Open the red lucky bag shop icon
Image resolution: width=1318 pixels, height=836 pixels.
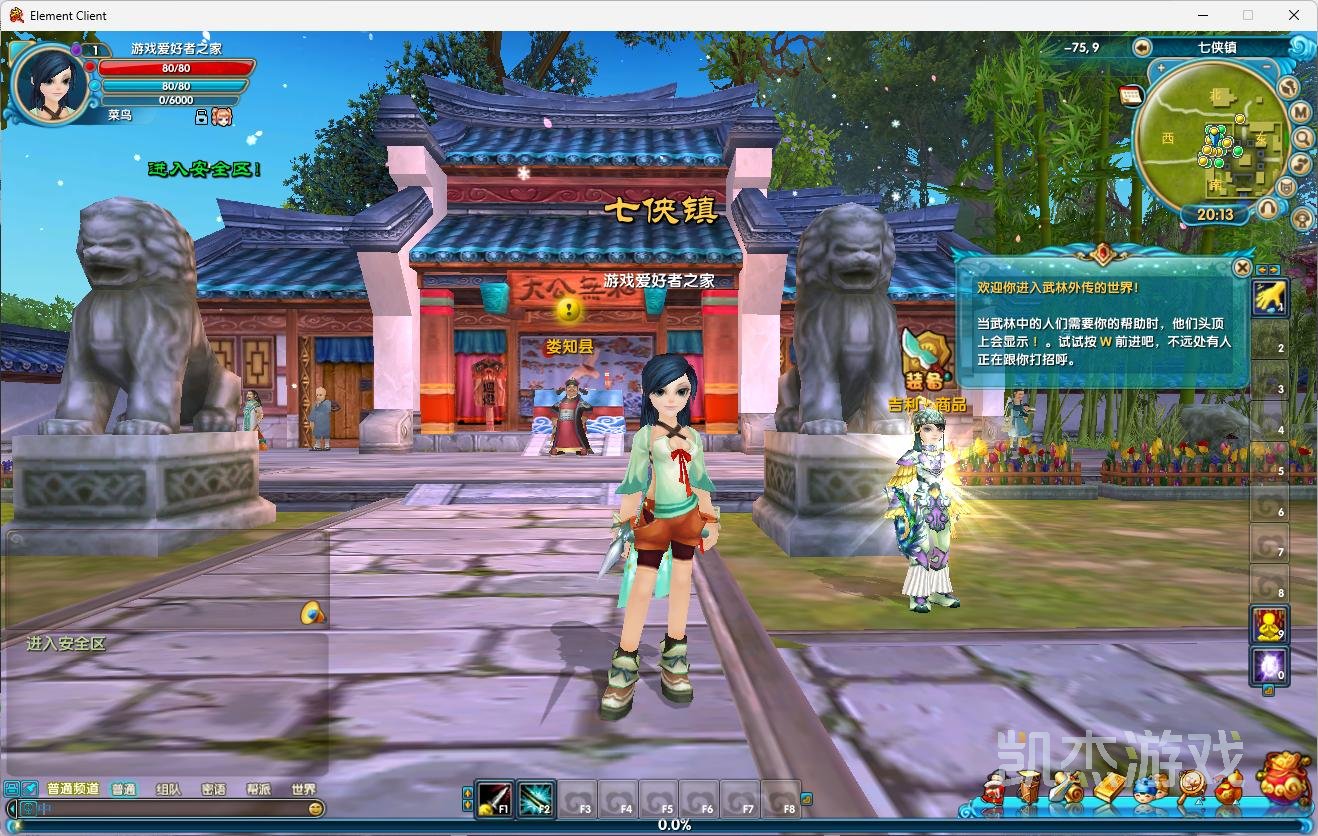click(1283, 778)
